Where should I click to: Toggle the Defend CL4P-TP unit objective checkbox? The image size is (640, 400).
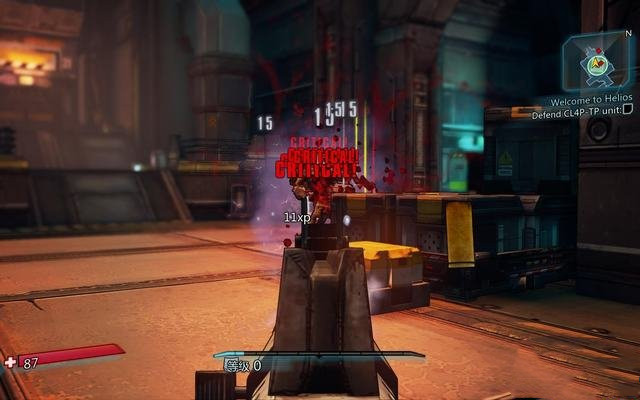click(628, 114)
